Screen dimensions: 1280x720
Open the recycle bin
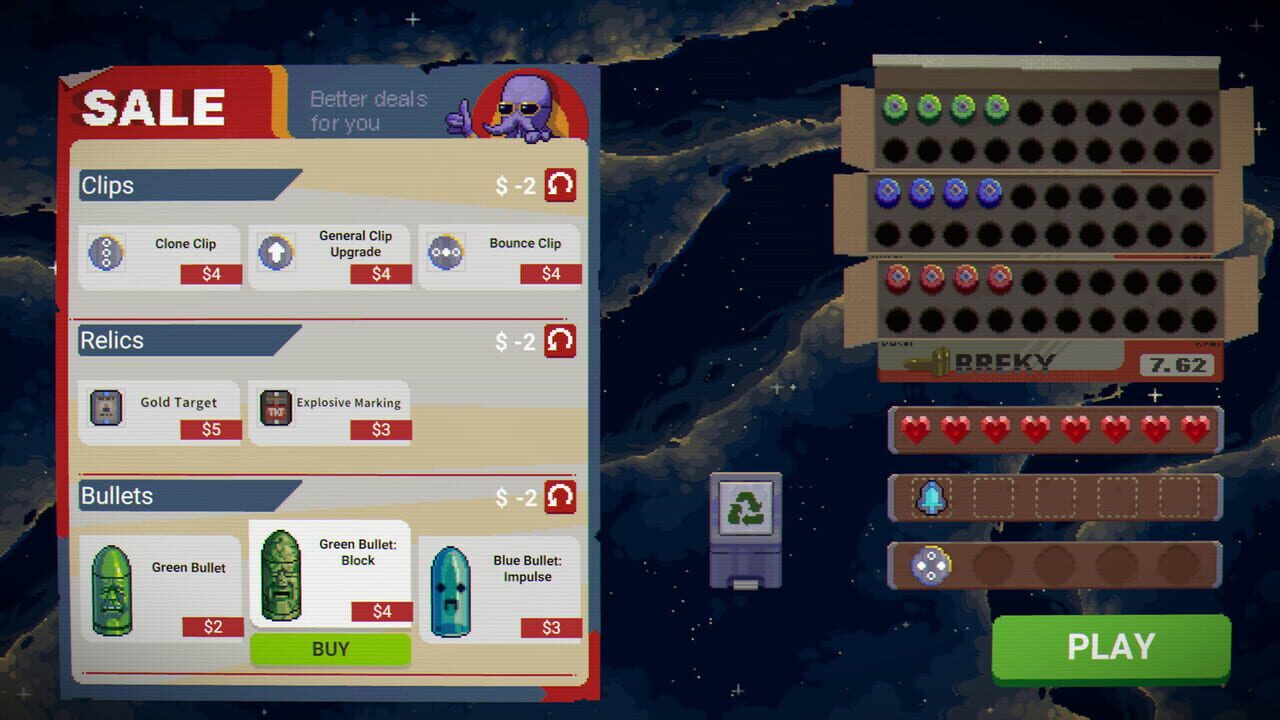pyautogui.click(x=745, y=529)
